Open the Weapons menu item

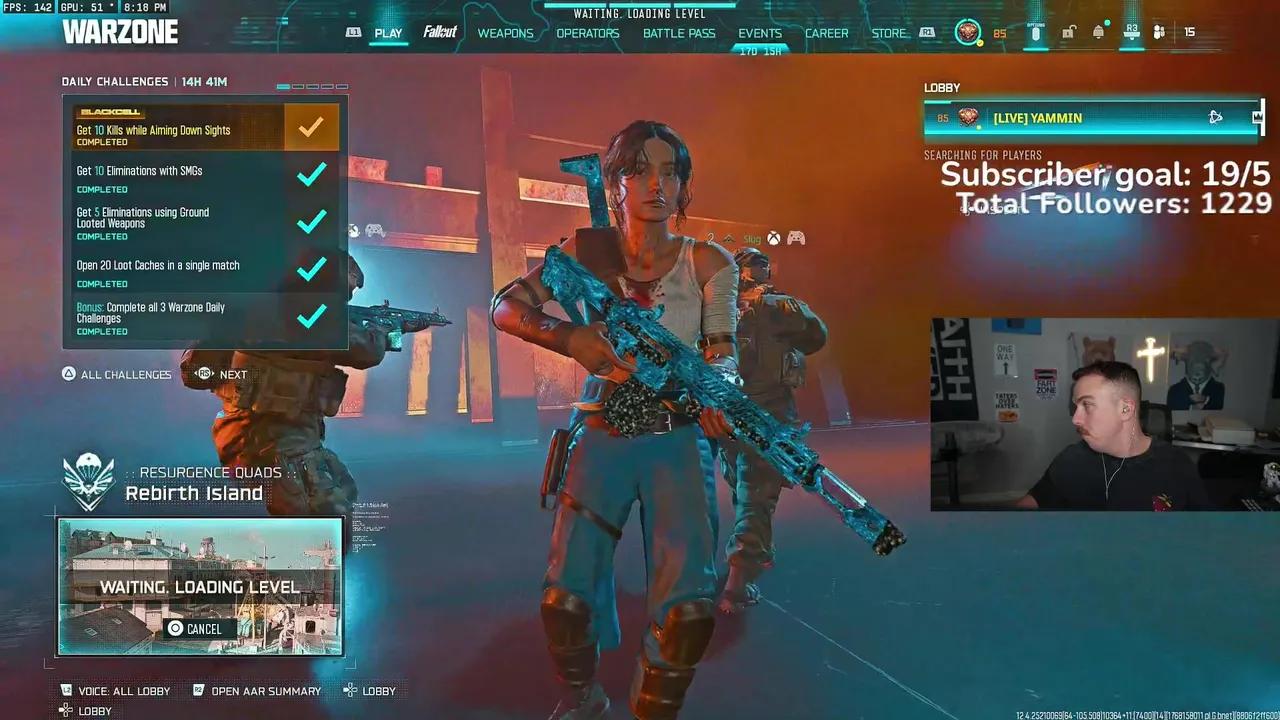click(505, 33)
